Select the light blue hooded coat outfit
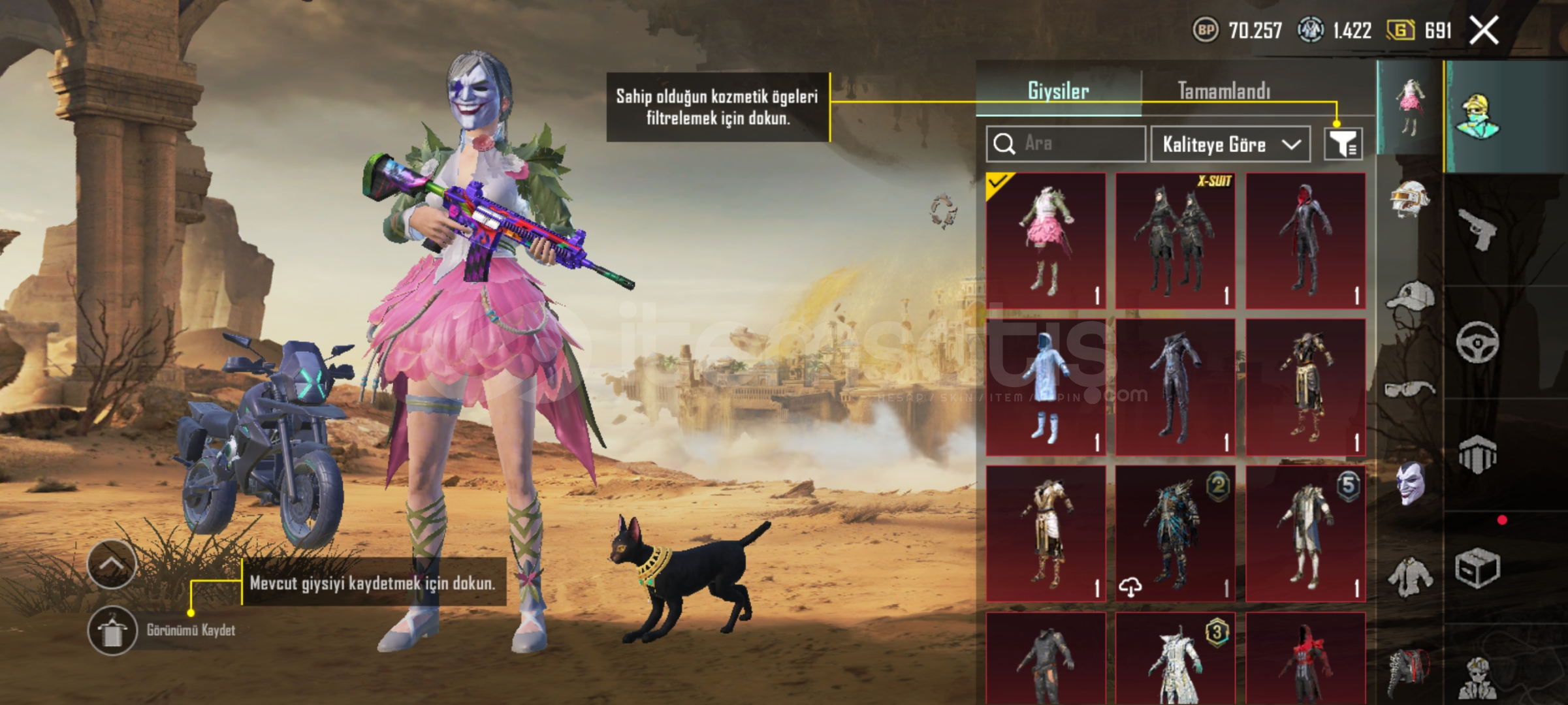 pyautogui.click(x=1046, y=387)
